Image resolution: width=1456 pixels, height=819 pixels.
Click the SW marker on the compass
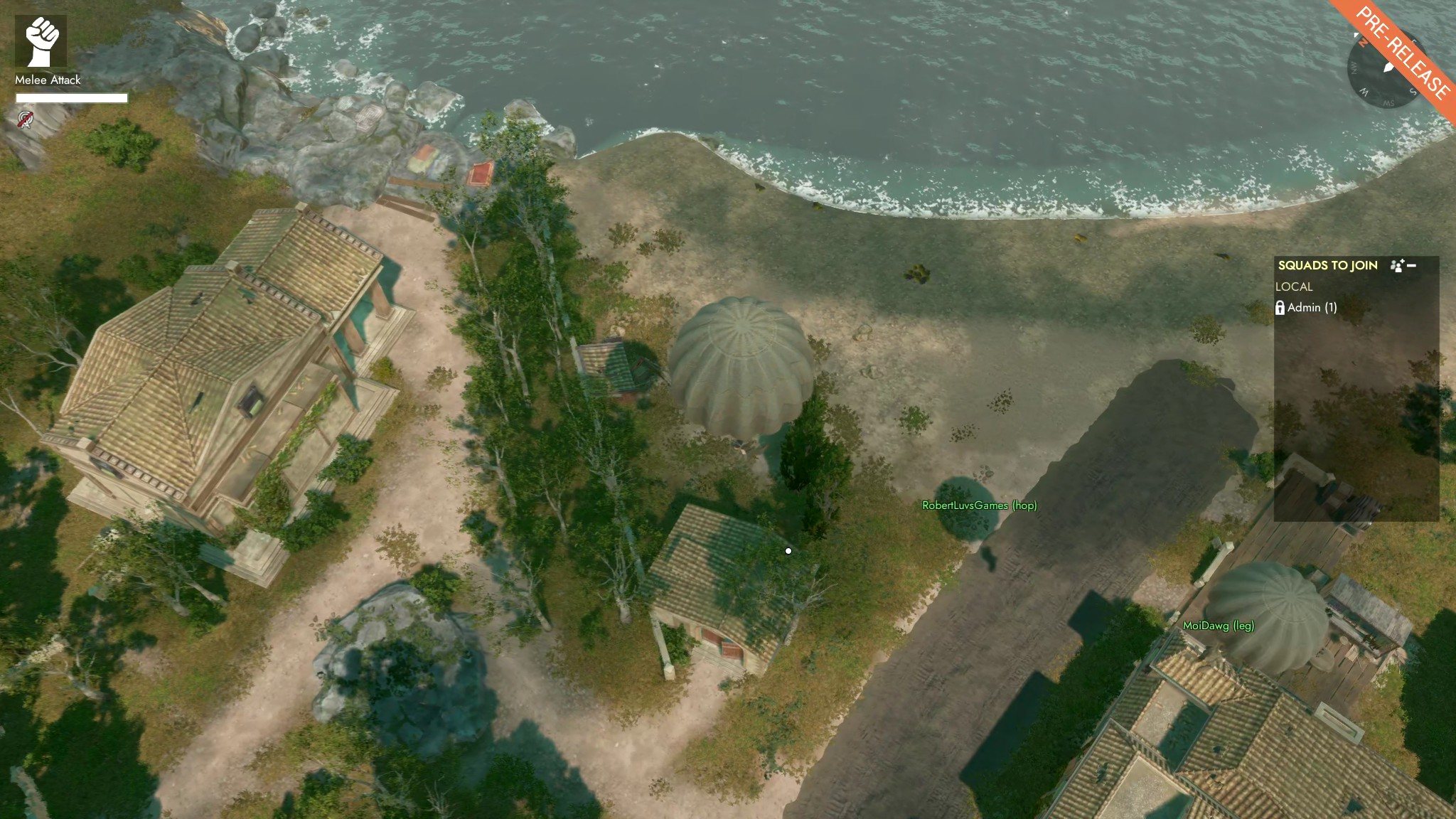coord(1388,104)
